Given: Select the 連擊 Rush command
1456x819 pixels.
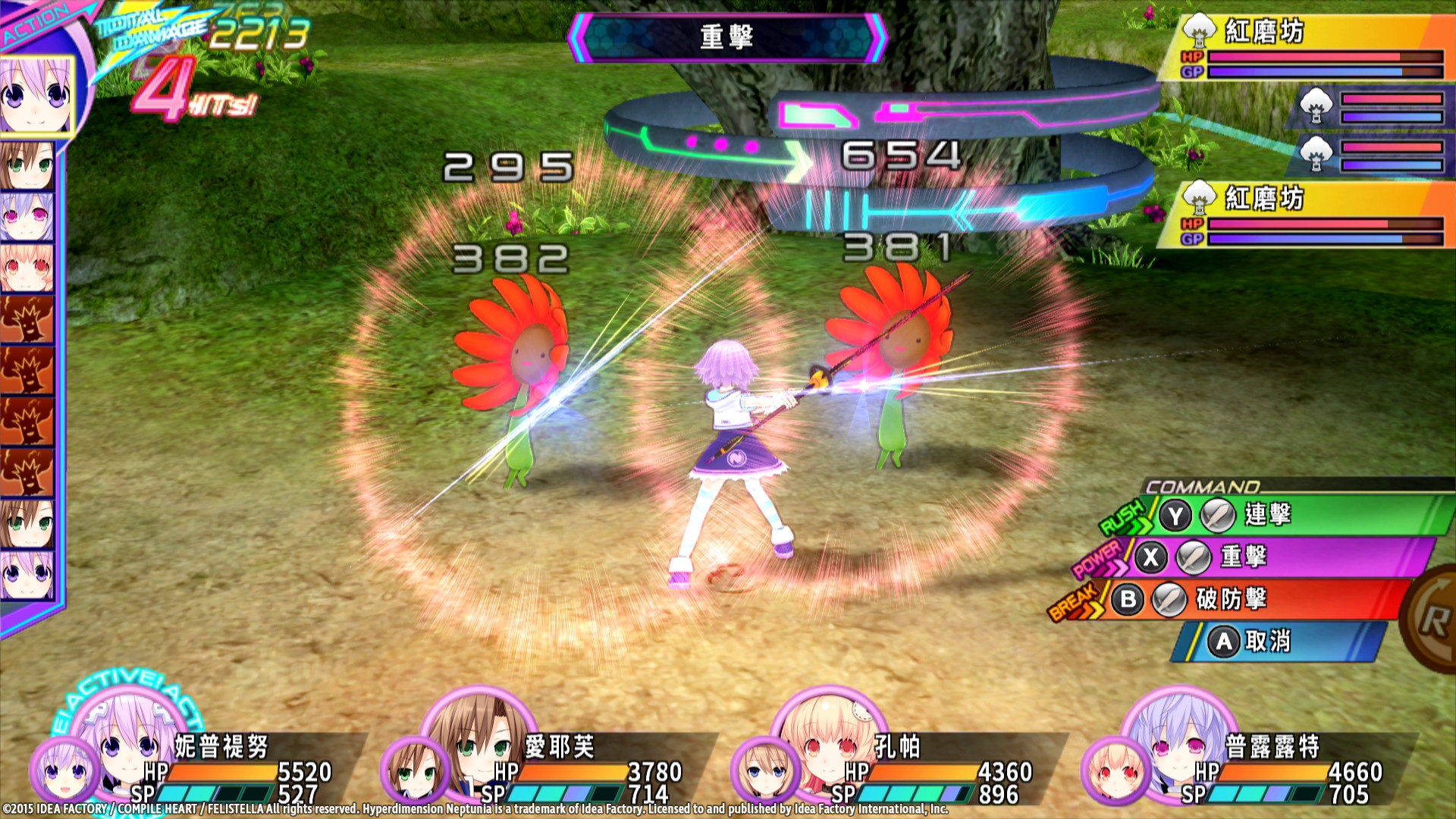Looking at the screenshot, I should pyautogui.click(x=1289, y=515).
